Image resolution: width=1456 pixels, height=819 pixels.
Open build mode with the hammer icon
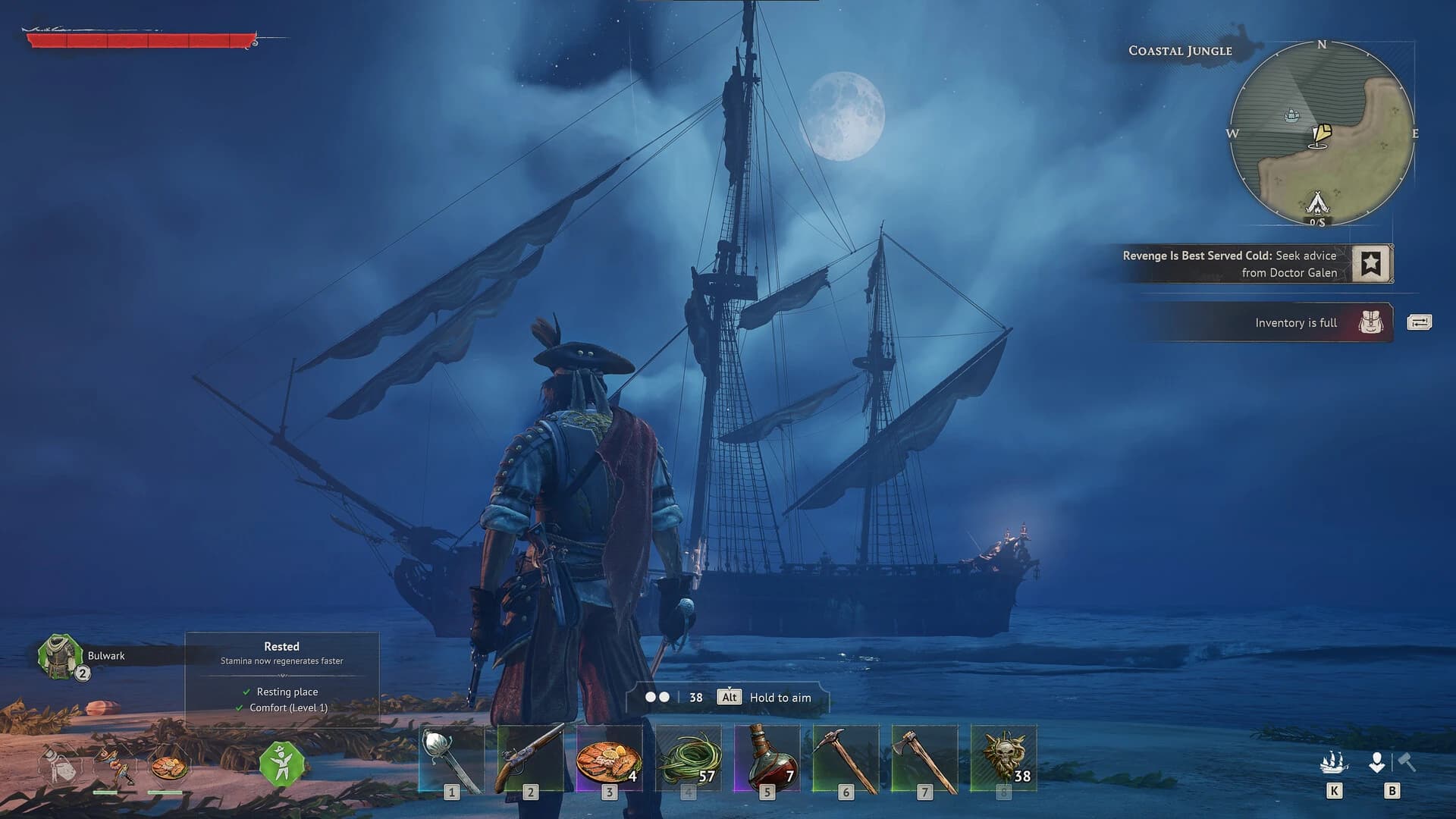[x=1408, y=761]
